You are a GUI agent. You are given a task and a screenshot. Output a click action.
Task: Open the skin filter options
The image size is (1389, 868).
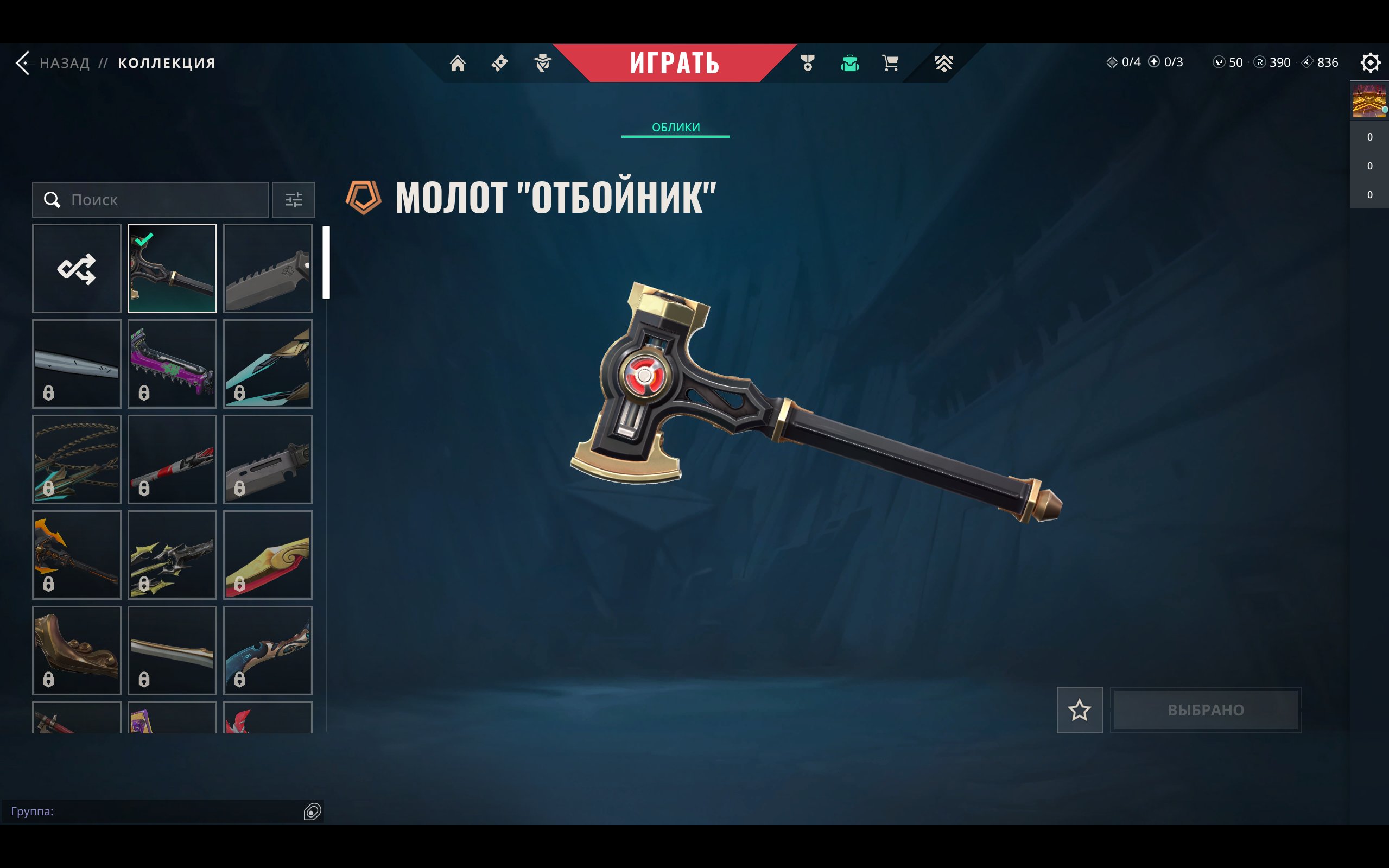pos(293,200)
